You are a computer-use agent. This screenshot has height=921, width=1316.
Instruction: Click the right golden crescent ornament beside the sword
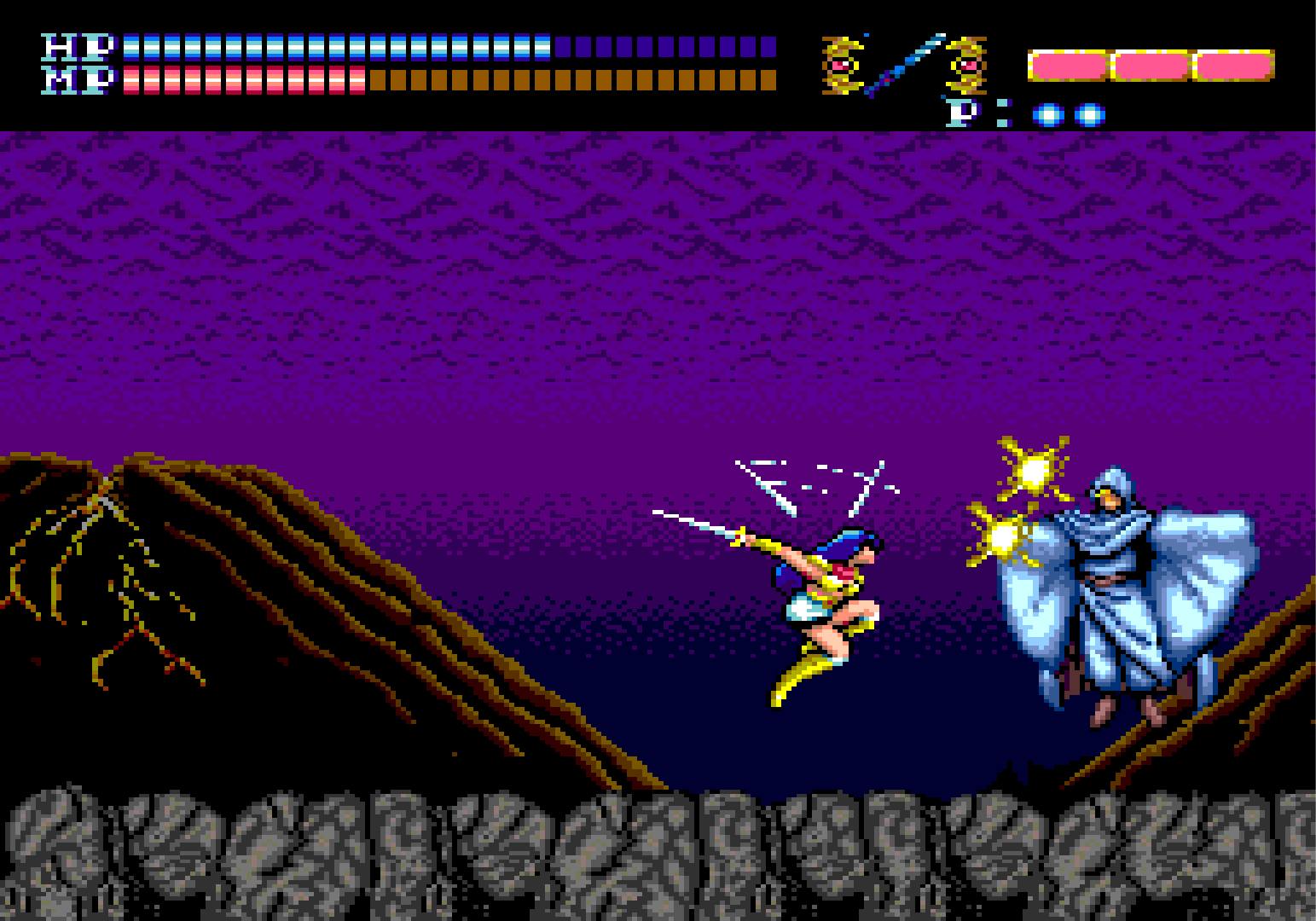pos(966,64)
